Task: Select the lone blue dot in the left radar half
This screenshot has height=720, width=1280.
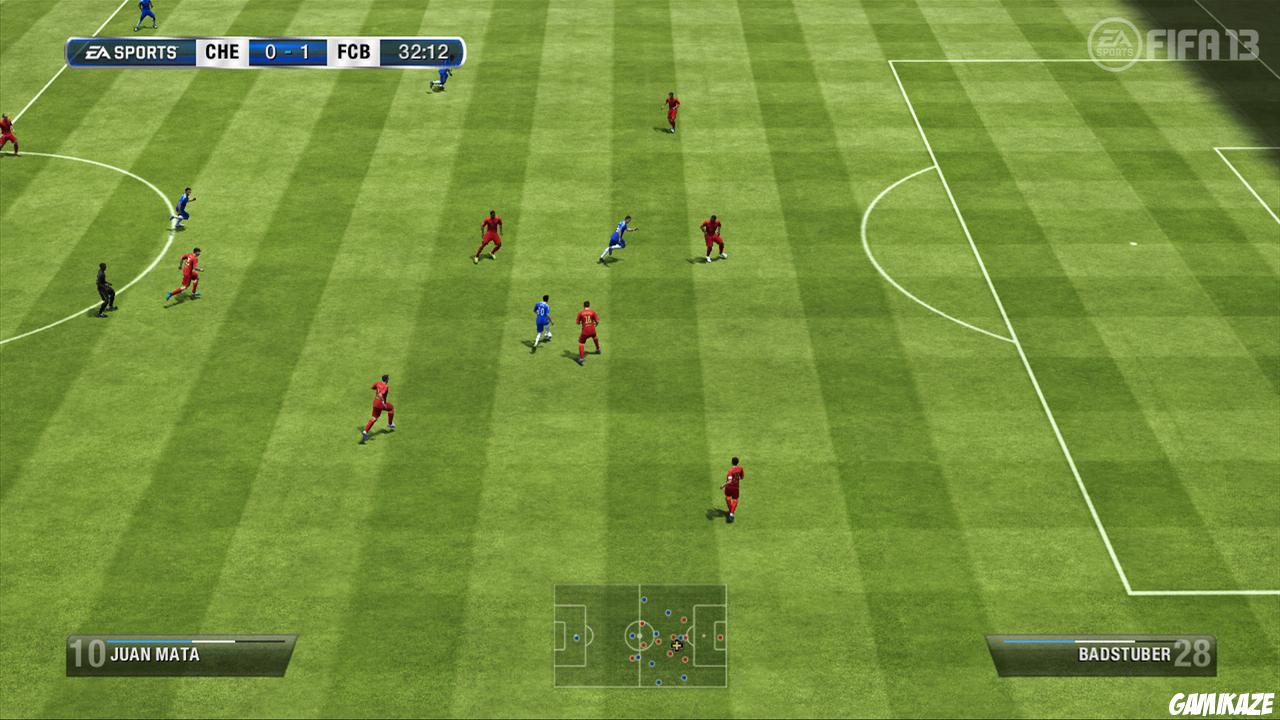Action: [x=576, y=637]
